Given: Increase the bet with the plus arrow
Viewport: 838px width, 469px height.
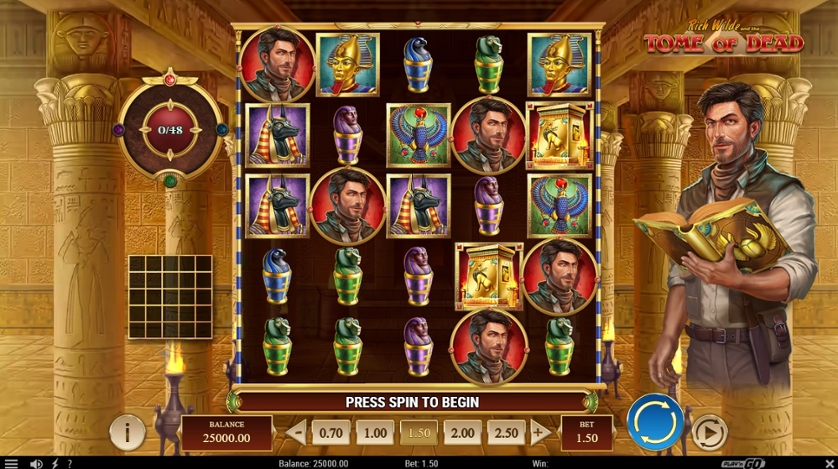Looking at the screenshot, I should 539,433.
